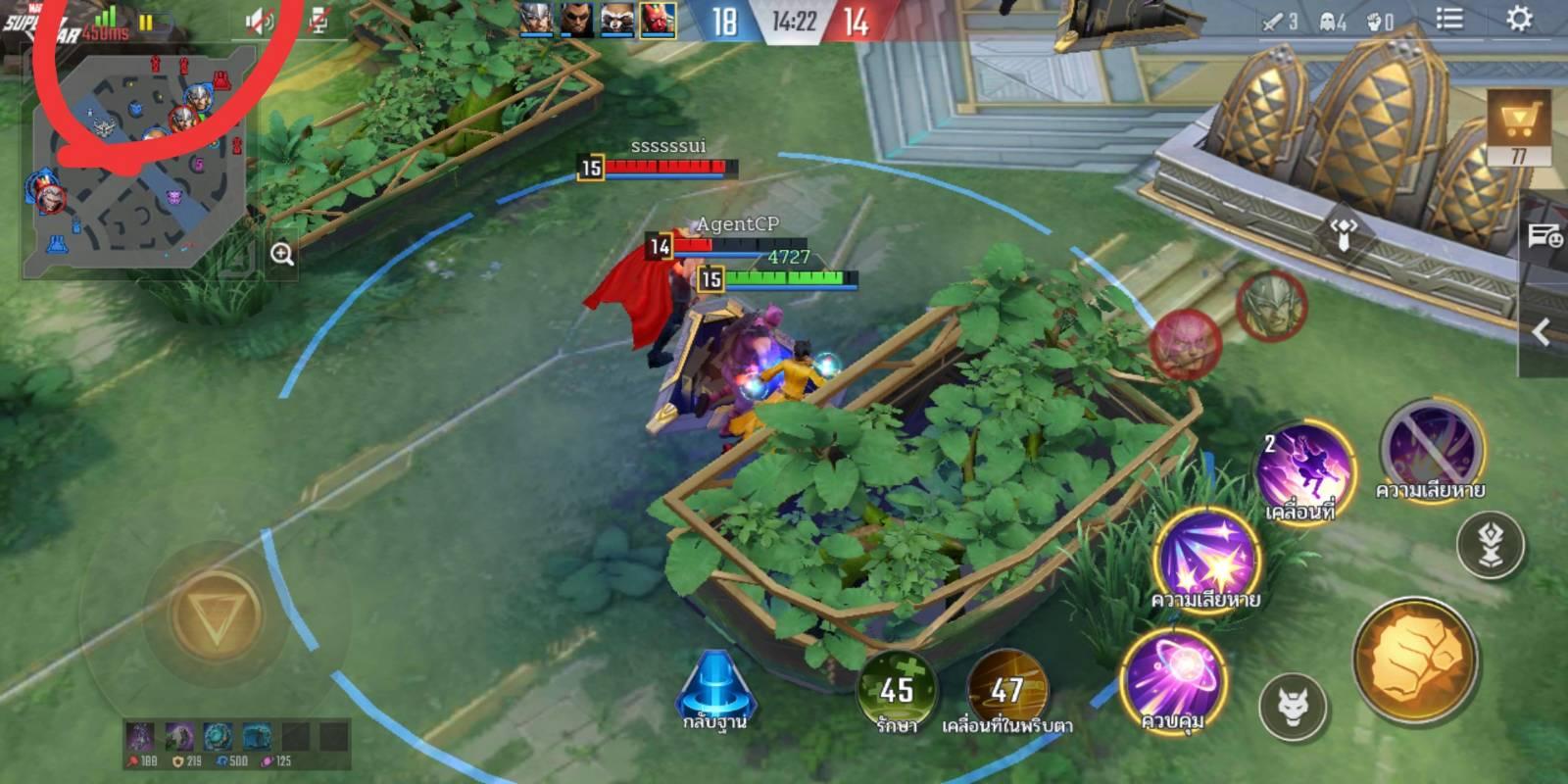1568x784 pixels.
Task: Activate the starburst damage skill
Action: (1205, 559)
